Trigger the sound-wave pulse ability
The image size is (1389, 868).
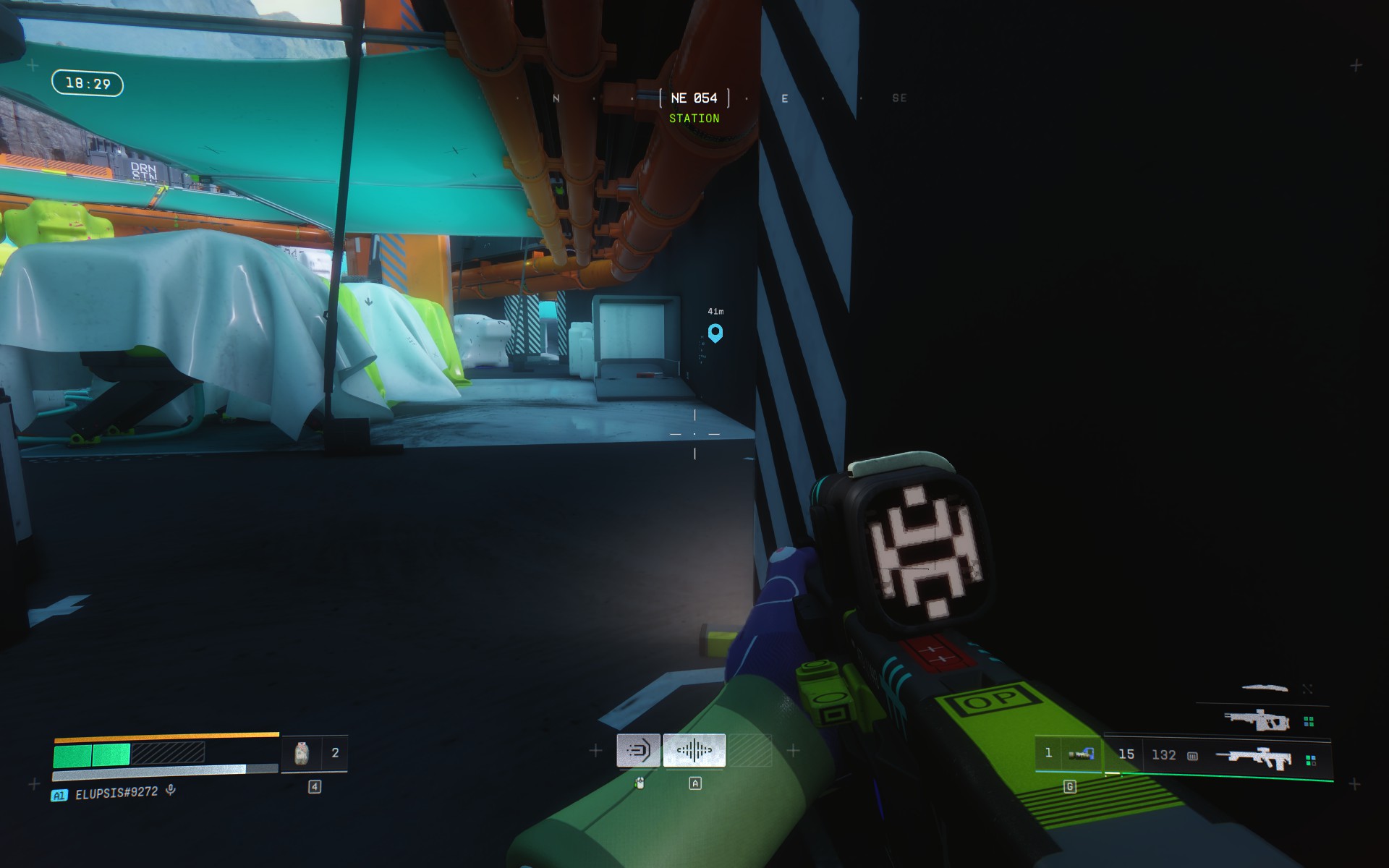point(694,751)
